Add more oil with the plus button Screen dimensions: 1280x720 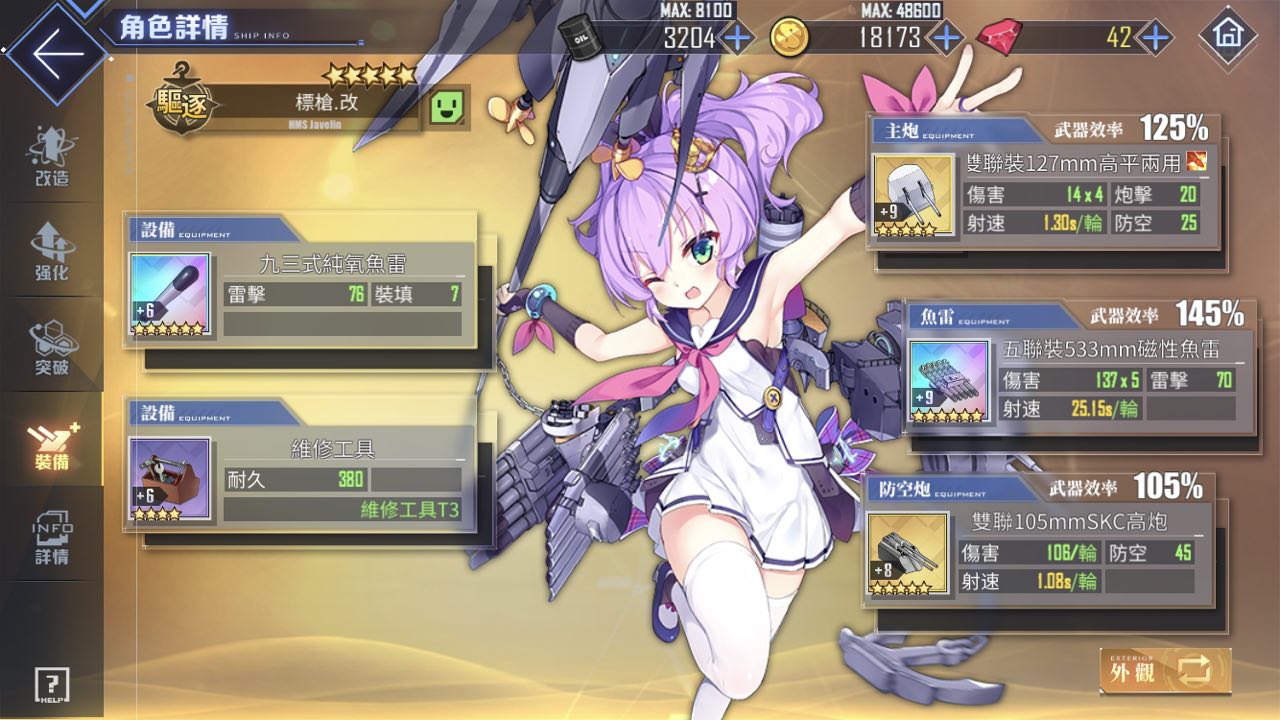coord(737,38)
